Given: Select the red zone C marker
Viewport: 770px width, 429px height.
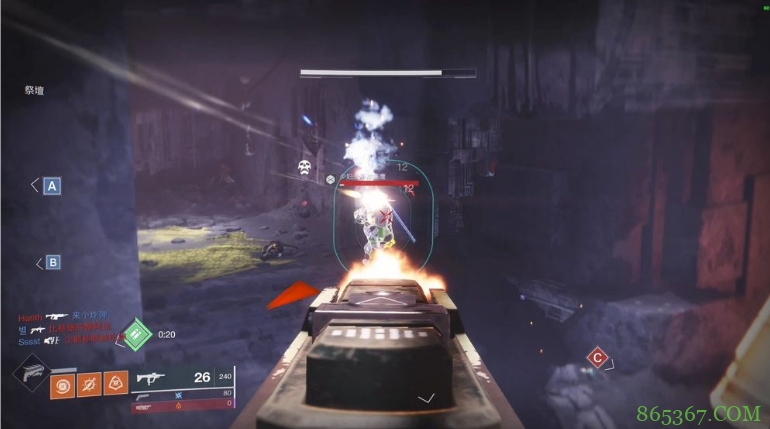Looking at the screenshot, I should pos(597,357).
